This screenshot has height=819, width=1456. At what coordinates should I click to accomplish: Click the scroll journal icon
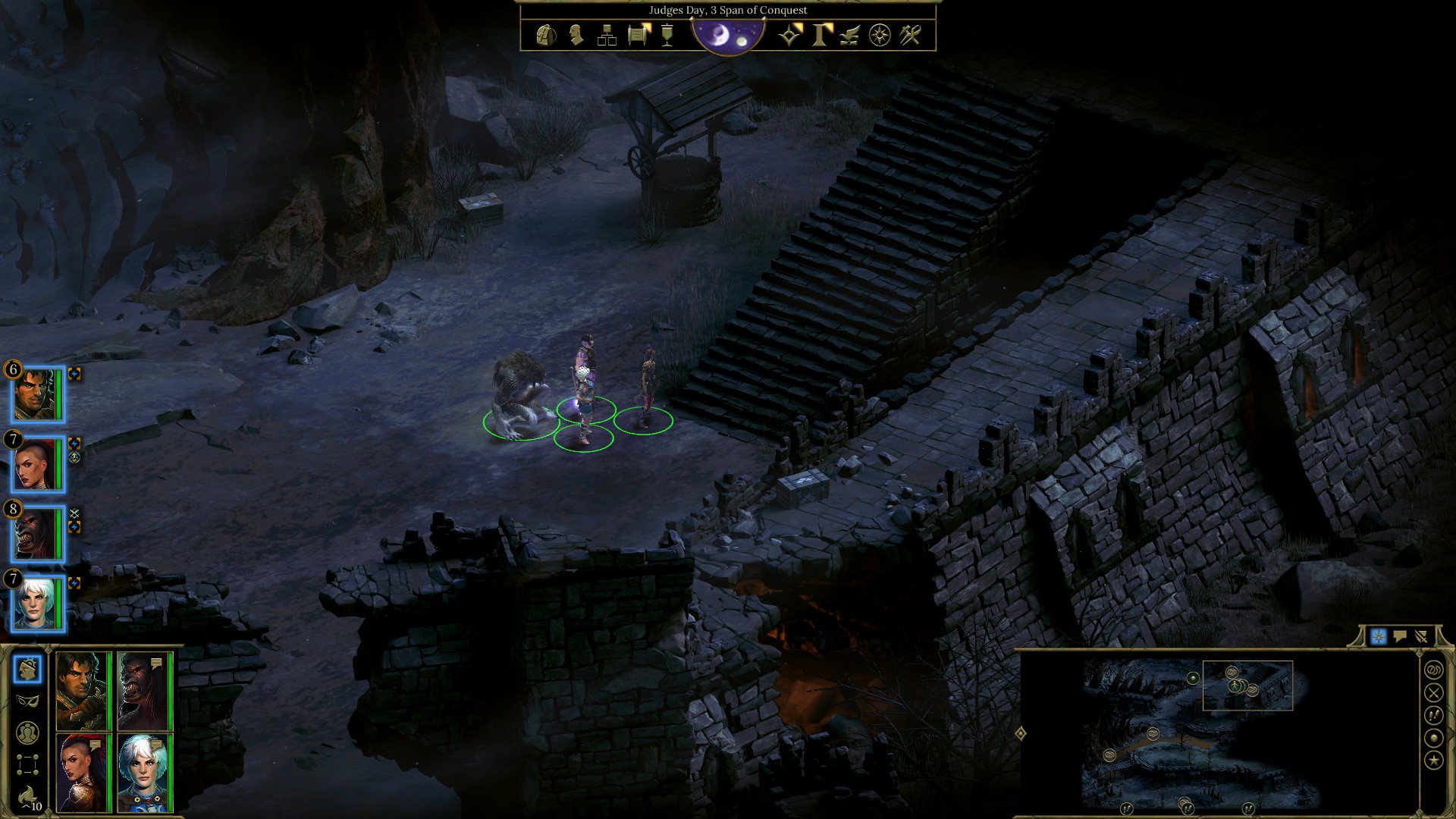[639, 36]
